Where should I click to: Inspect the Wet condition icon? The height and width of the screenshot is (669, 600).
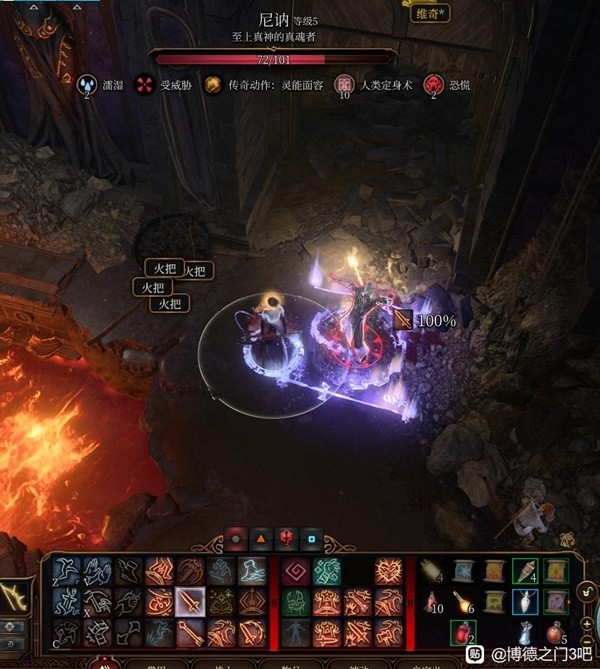tap(87, 85)
